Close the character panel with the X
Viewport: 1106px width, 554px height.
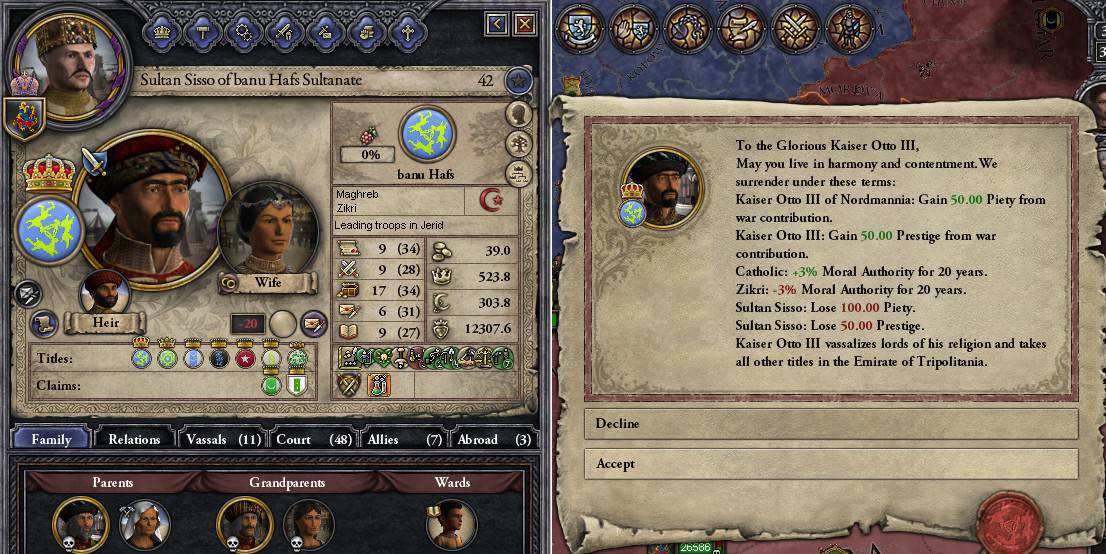pyautogui.click(x=524, y=24)
